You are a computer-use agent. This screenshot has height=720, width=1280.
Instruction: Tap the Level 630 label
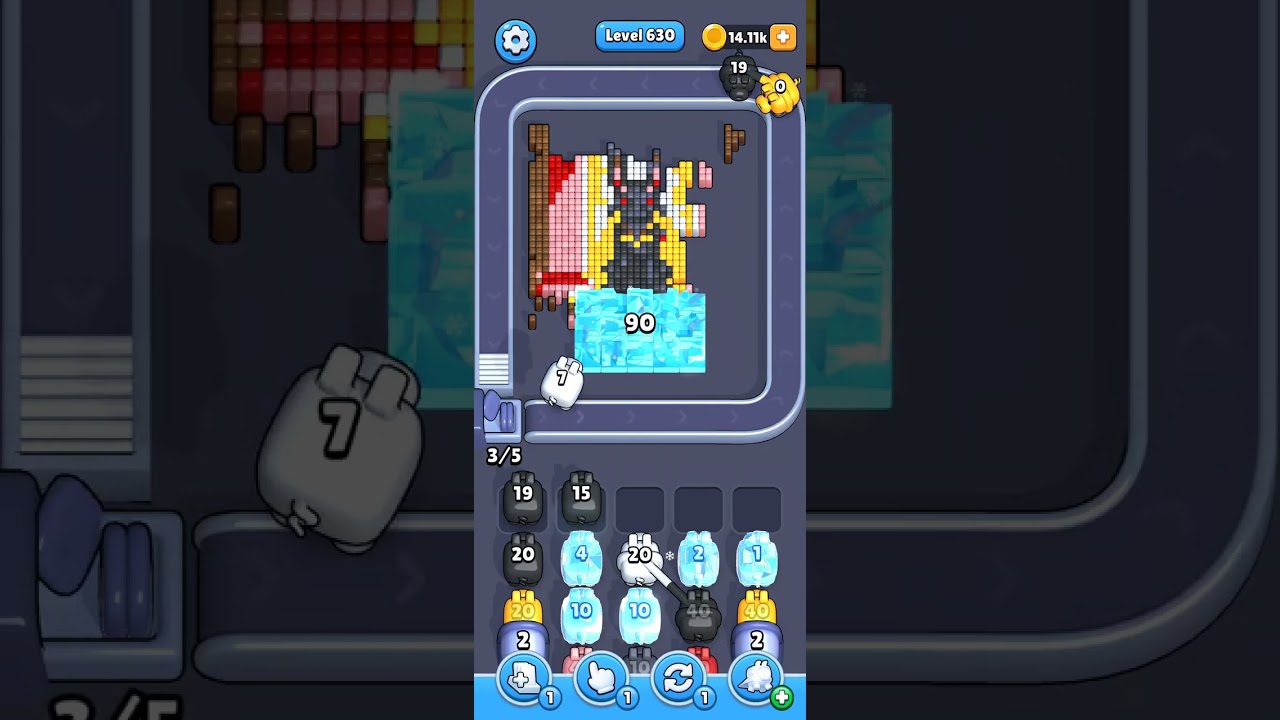coord(640,36)
